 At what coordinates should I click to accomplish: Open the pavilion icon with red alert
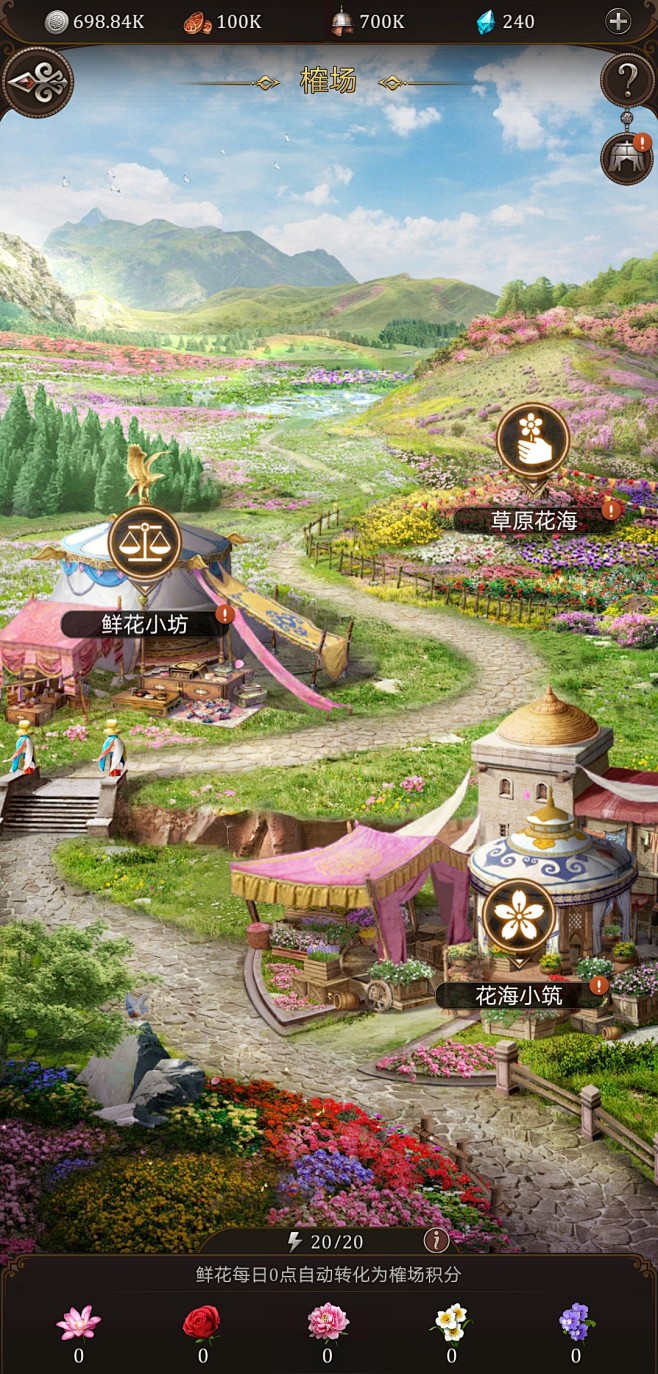click(x=626, y=158)
